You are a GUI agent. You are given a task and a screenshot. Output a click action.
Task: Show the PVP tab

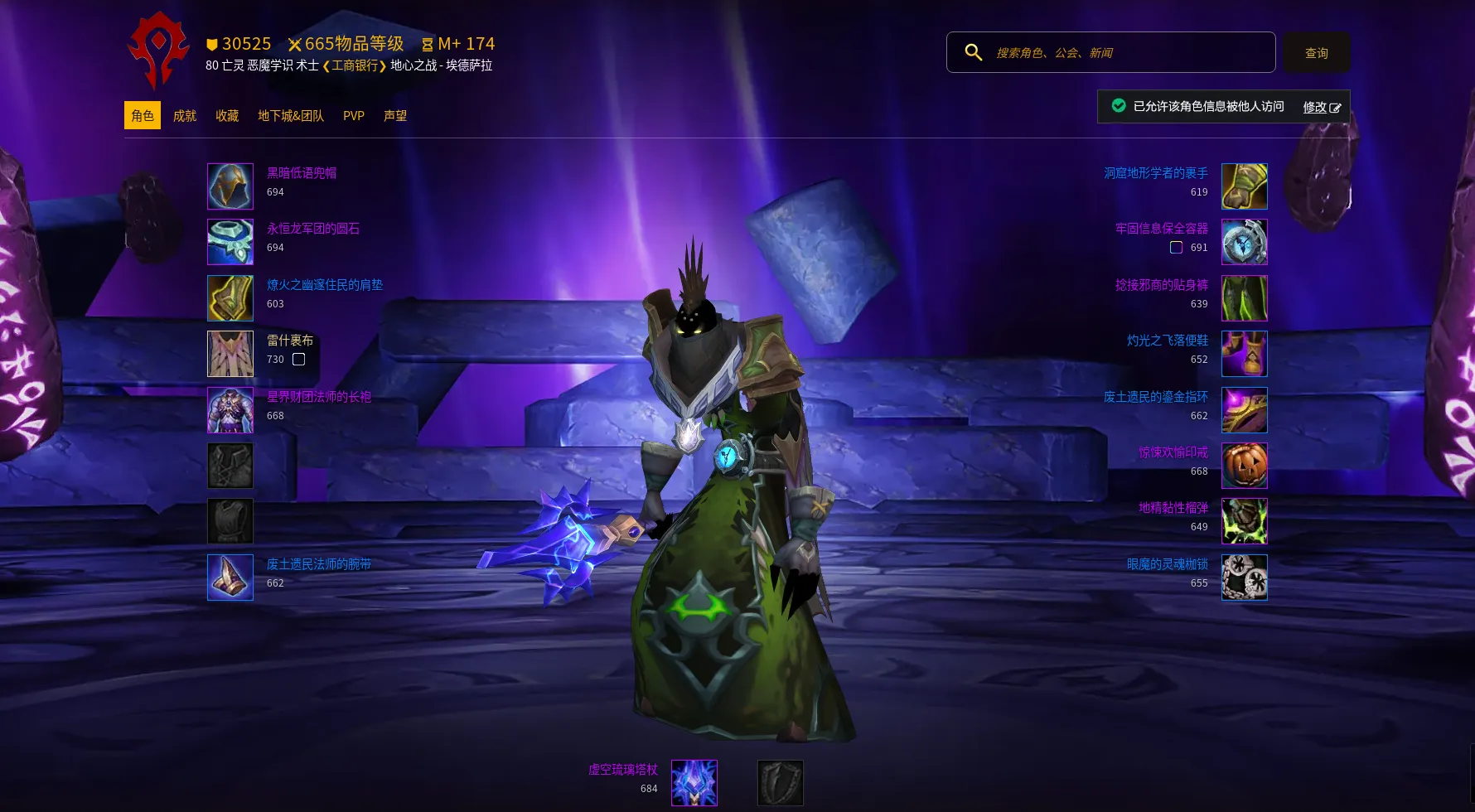coord(353,116)
